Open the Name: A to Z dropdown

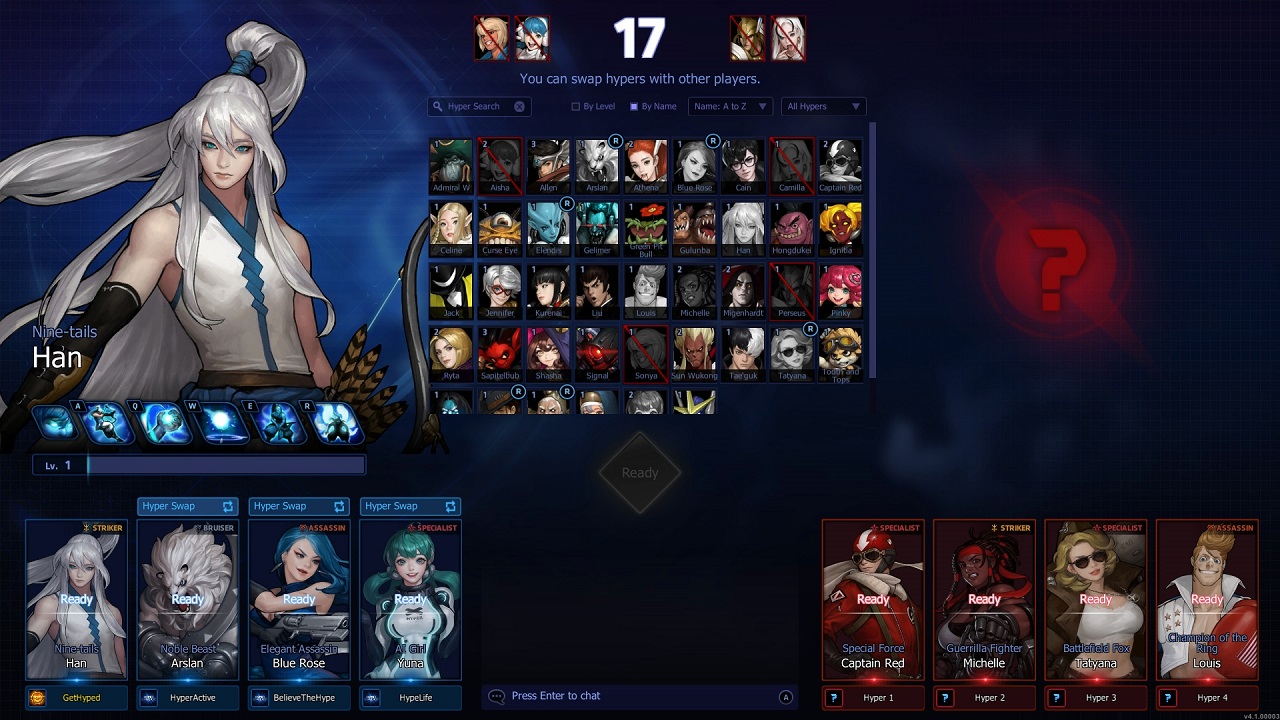pos(729,106)
